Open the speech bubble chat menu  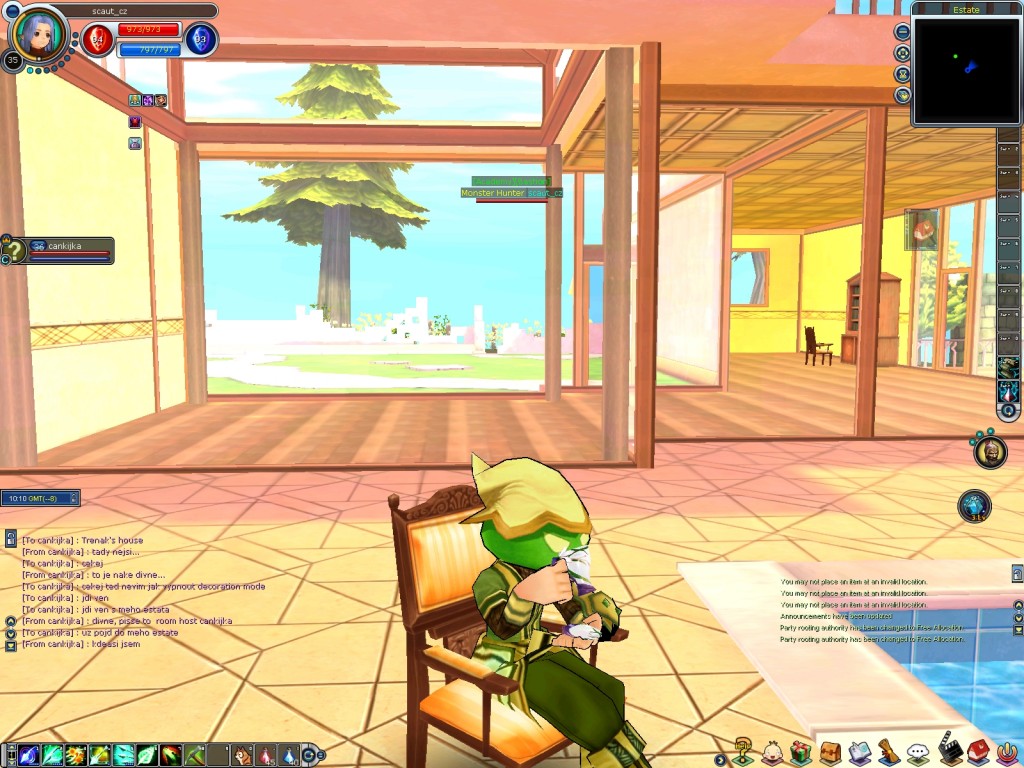pos(918,752)
